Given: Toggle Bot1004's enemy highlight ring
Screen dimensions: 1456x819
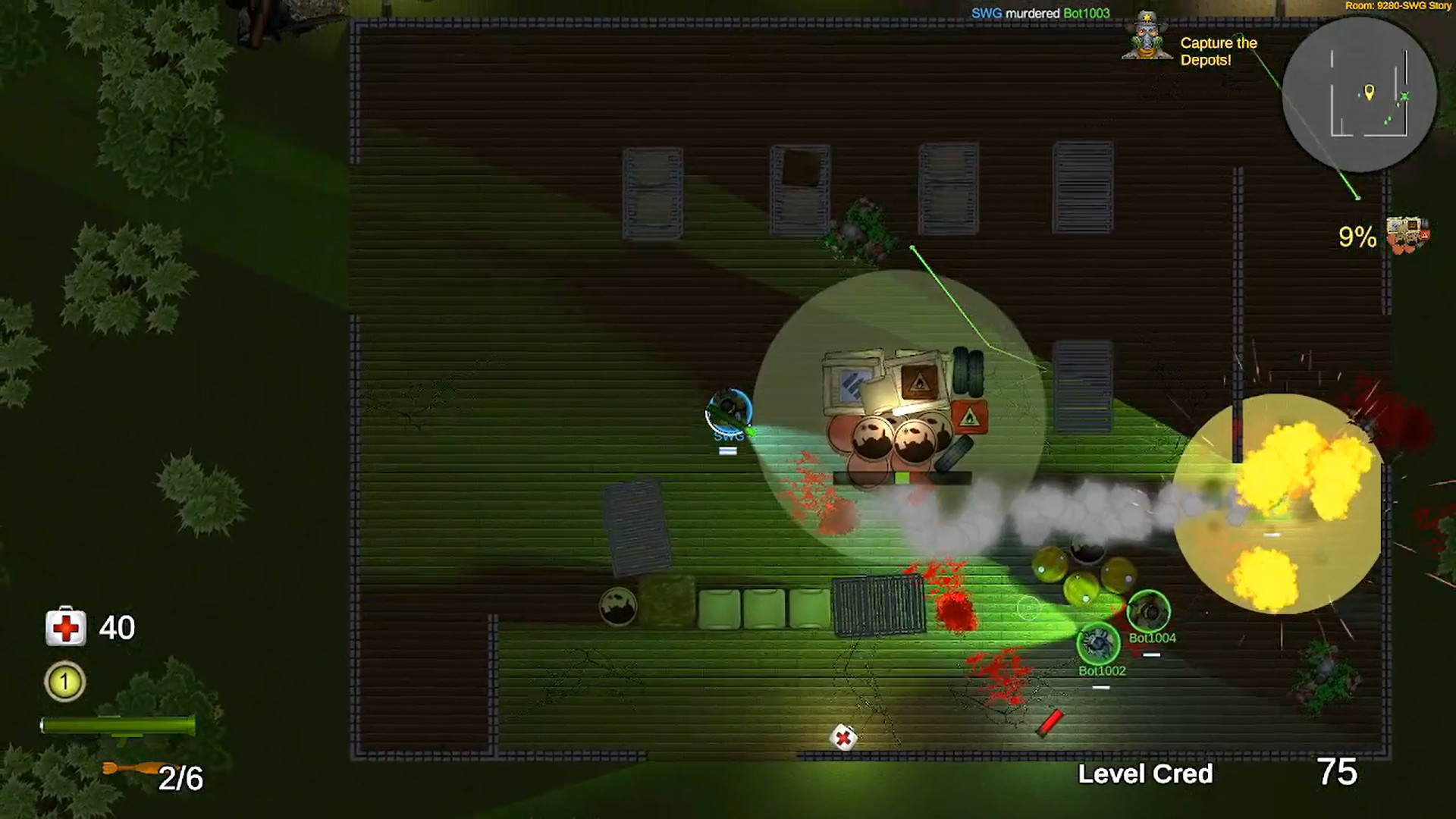Looking at the screenshot, I should [1147, 610].
